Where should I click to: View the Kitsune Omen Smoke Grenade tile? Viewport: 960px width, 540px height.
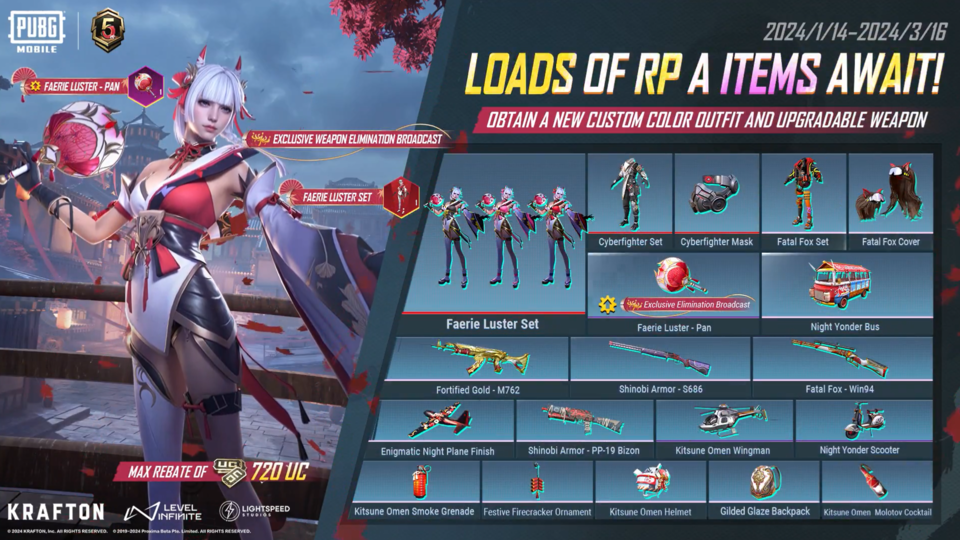pyautogui.click(x=414, y=490)
